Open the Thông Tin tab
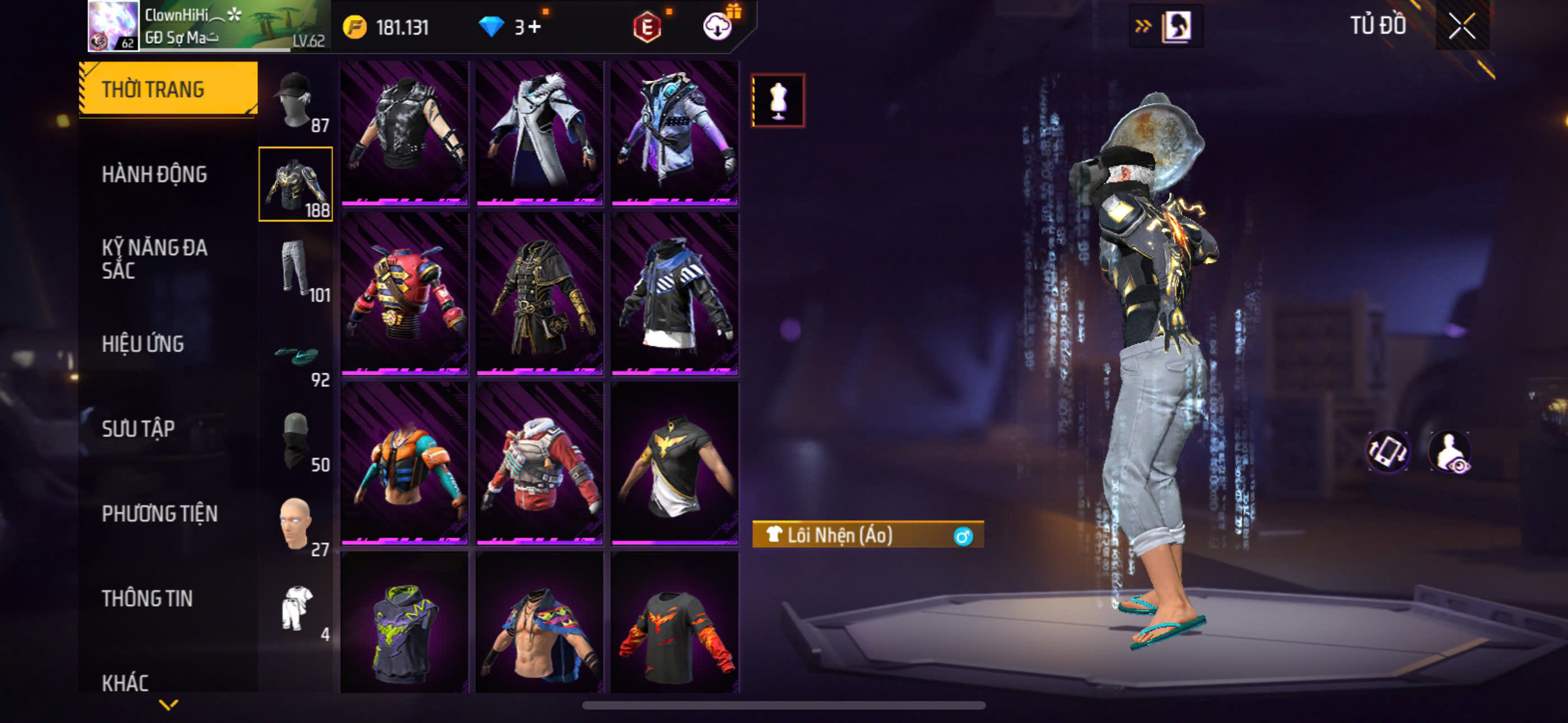 pos(147,598)
